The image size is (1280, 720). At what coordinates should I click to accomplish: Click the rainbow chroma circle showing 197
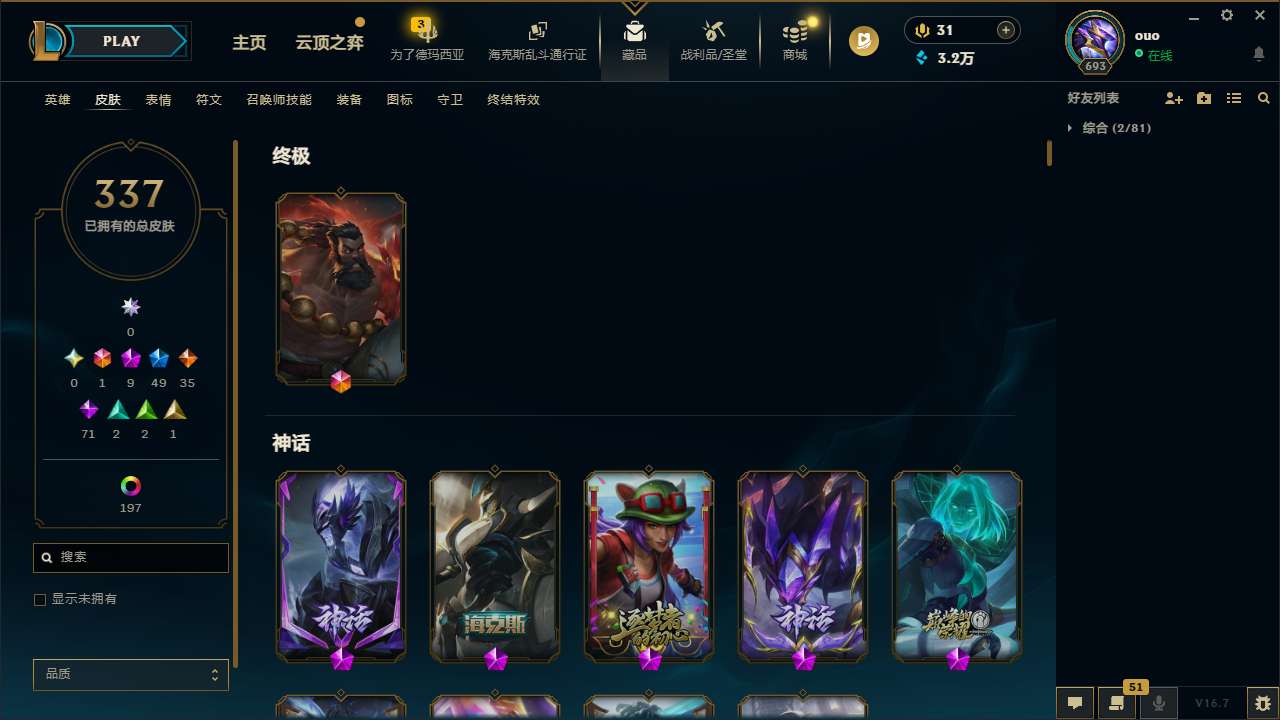coord(130,487)
